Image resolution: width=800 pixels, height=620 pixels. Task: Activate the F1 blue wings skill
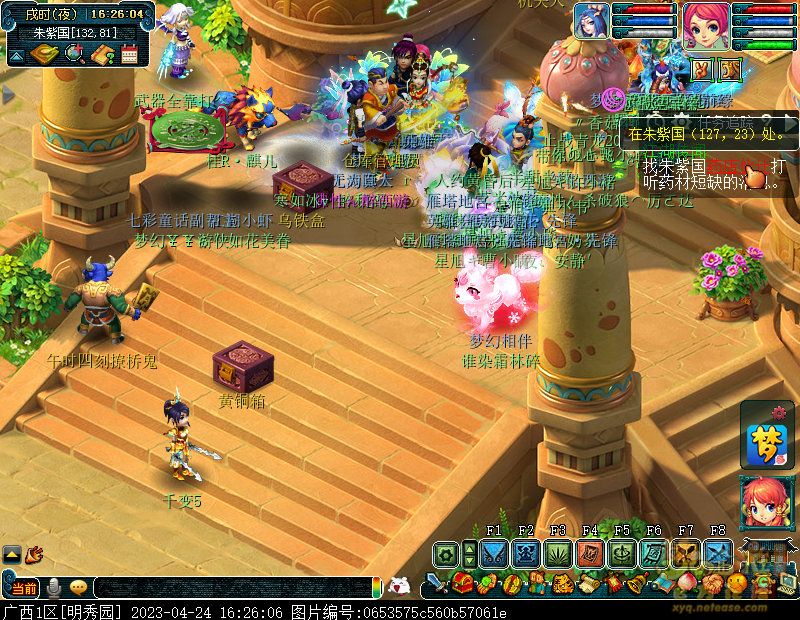pyautogui.click(x=494, y=553)
